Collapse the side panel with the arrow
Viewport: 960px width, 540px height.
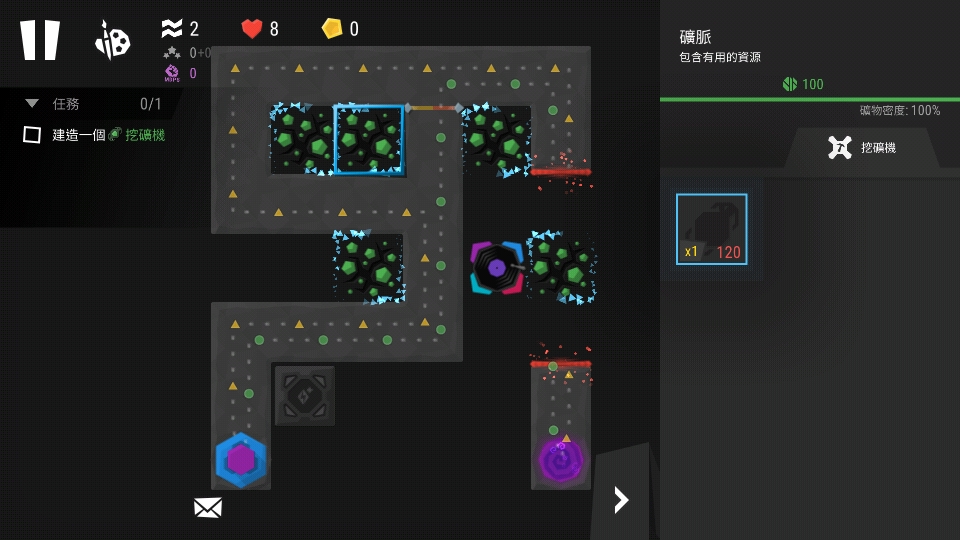tap(621, 499)
